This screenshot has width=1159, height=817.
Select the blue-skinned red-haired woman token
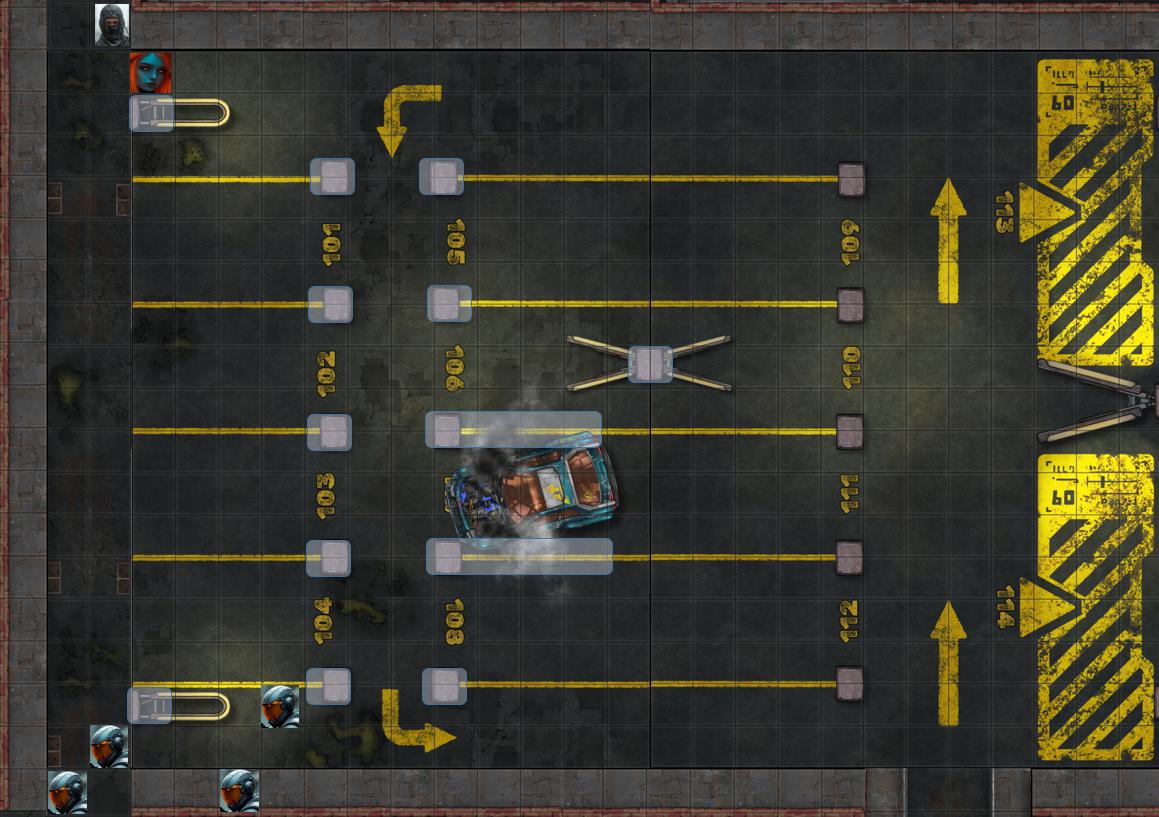click(151, 73)
